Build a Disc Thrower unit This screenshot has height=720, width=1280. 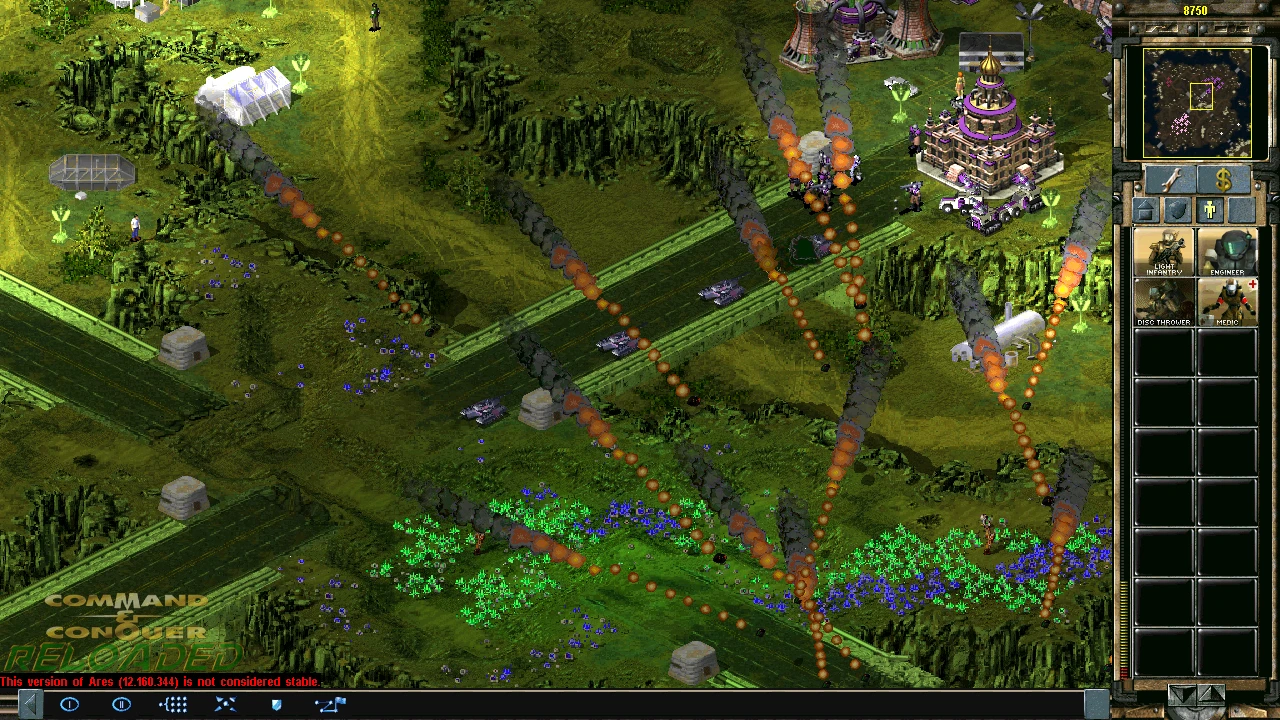[x=1164, y=302]
